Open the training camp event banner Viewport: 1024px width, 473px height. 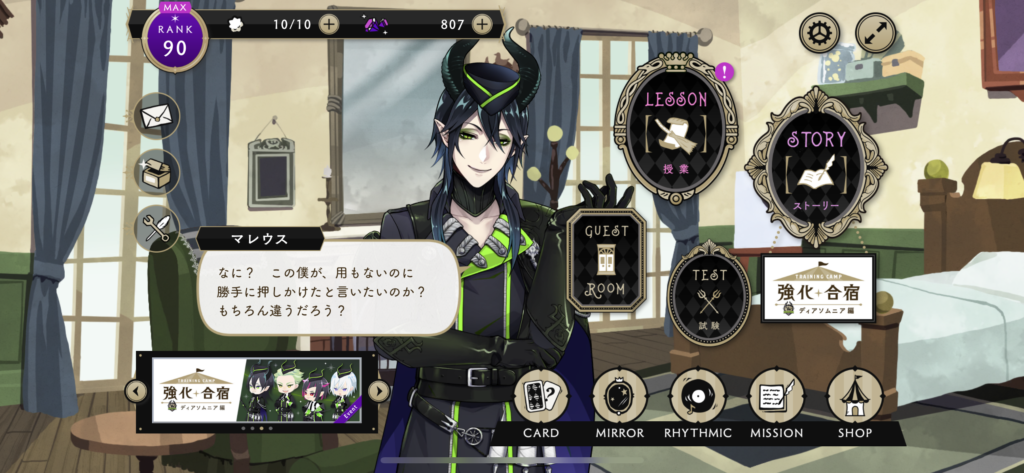[257, 391]
